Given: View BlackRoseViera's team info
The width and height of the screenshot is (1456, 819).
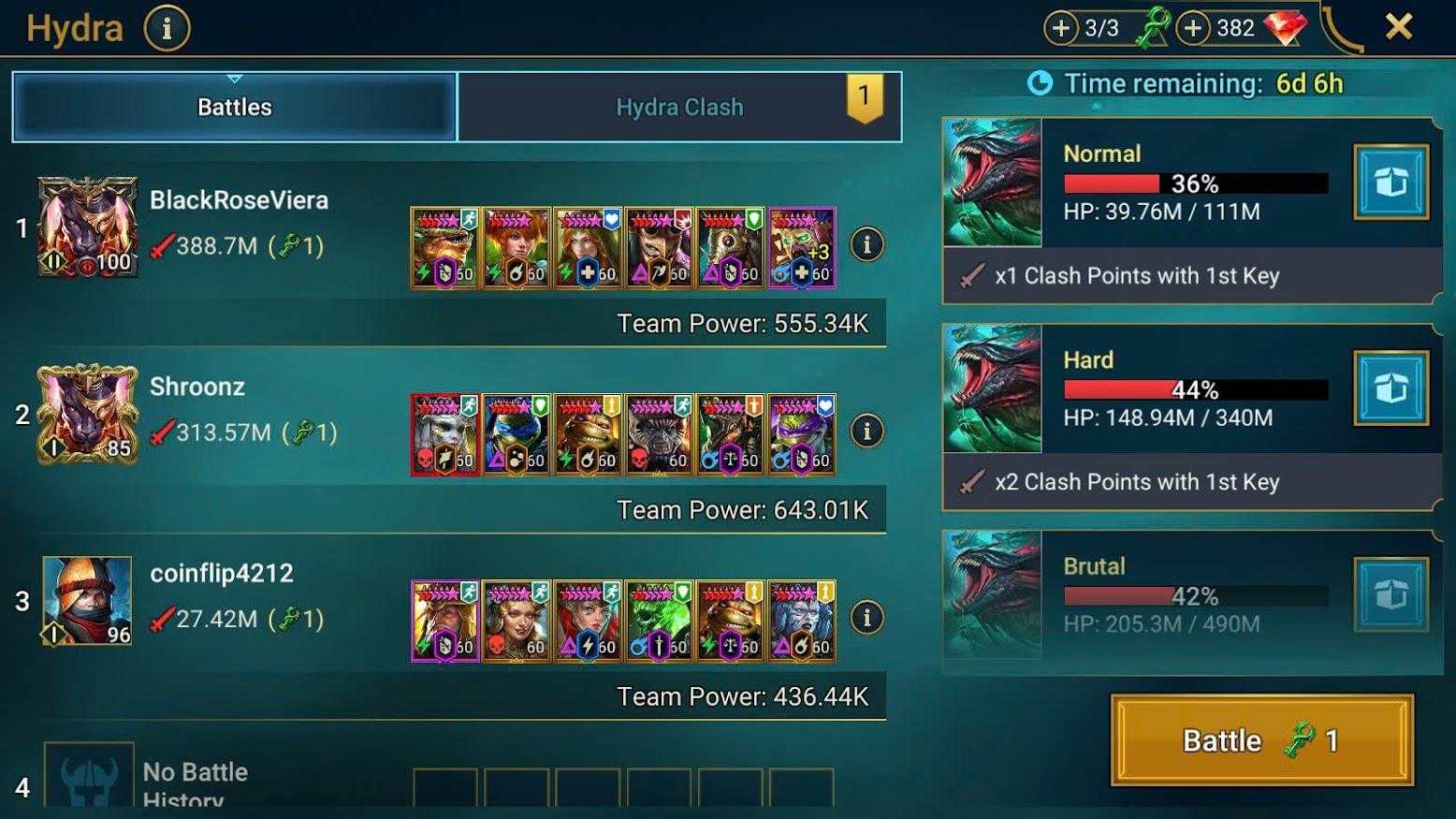Looking at the screenshot, I should pos(866,245).
